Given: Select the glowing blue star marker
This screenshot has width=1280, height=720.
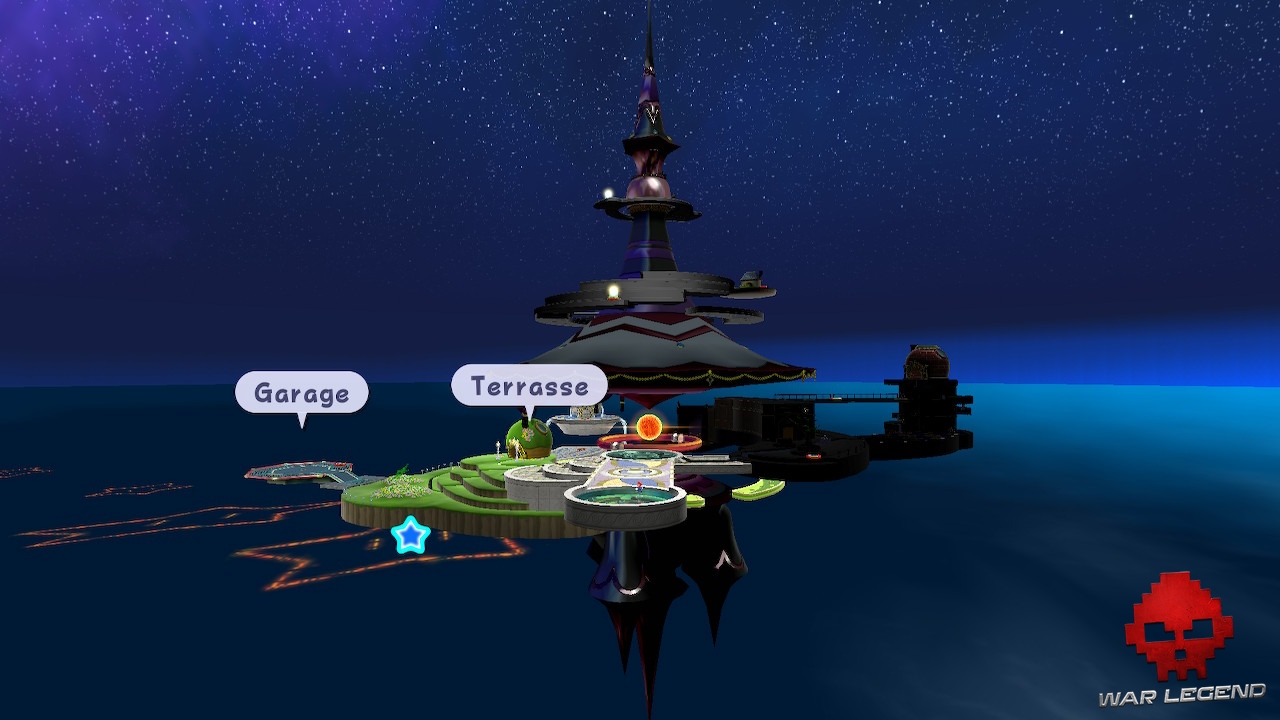Looking at the screenshot, I should coord(410,535).
